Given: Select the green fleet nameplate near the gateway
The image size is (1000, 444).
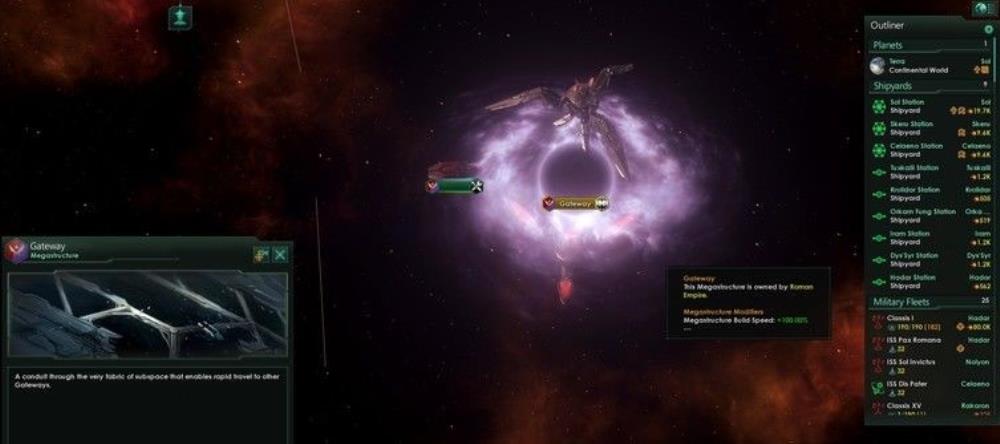Looking at the screenshot, I should point(457,185).
